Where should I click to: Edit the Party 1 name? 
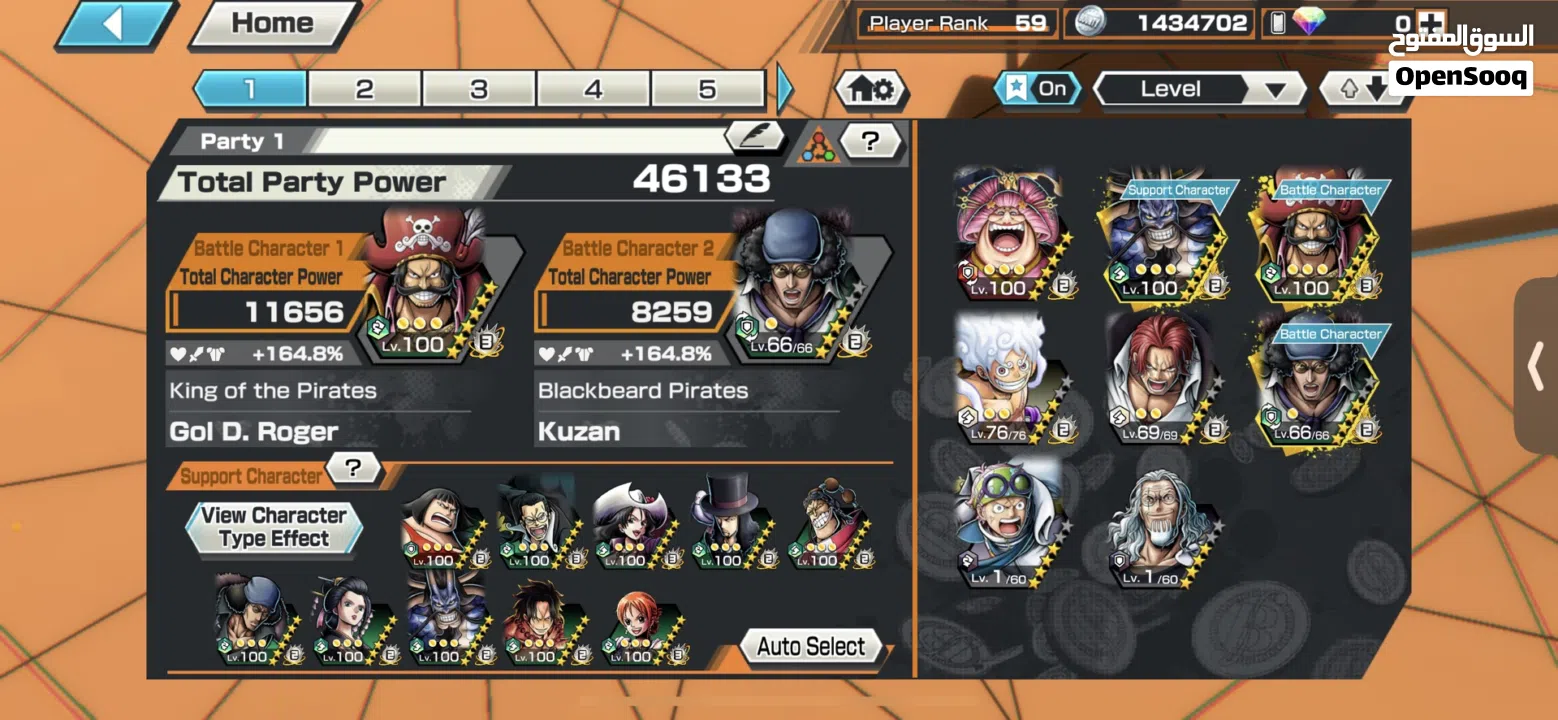click(754, 137)
